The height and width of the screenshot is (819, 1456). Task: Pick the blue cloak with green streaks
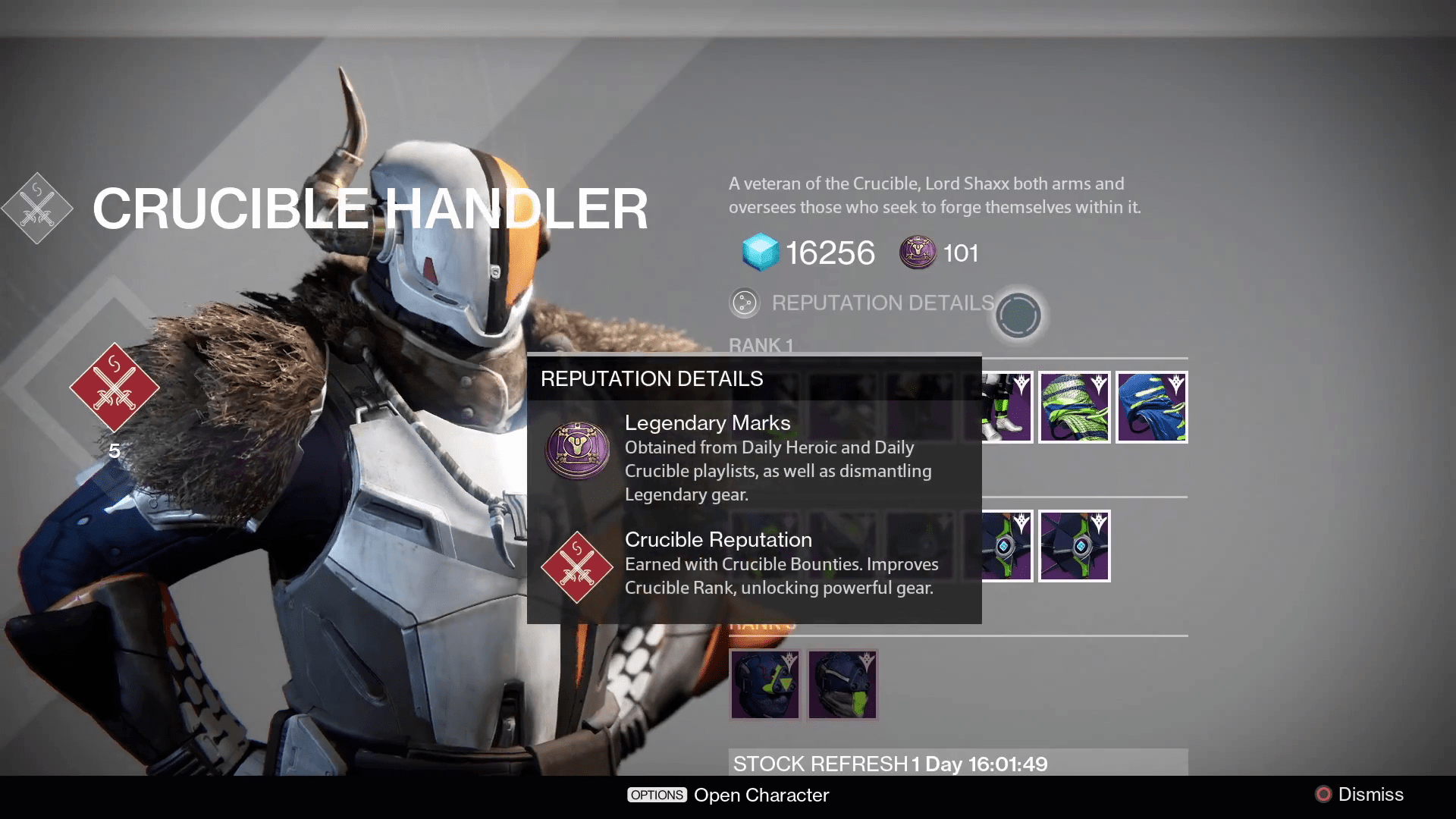tap(1151, 407)
